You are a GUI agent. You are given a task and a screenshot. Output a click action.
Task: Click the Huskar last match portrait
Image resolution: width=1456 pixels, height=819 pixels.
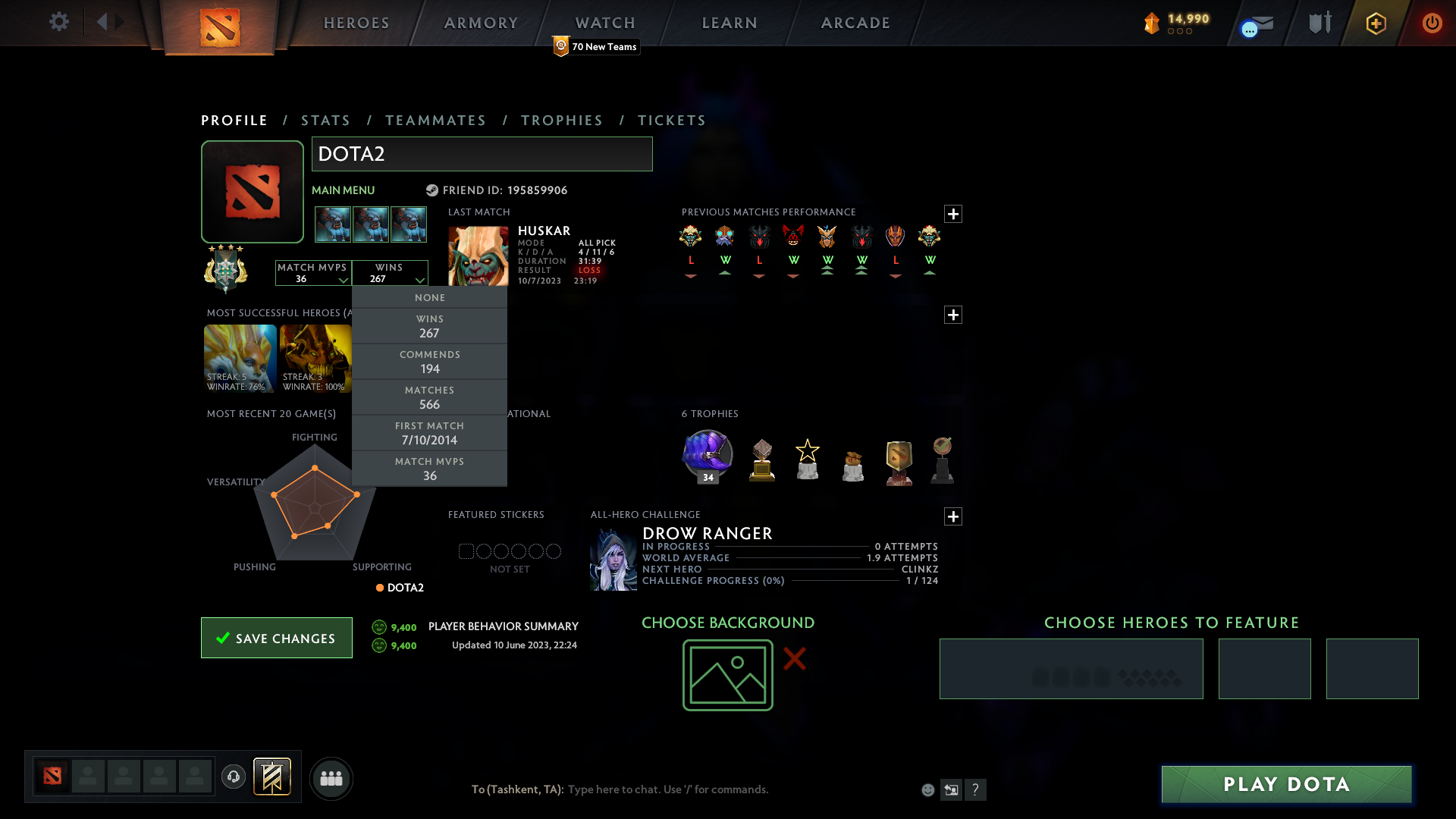(x=476, y=256)
